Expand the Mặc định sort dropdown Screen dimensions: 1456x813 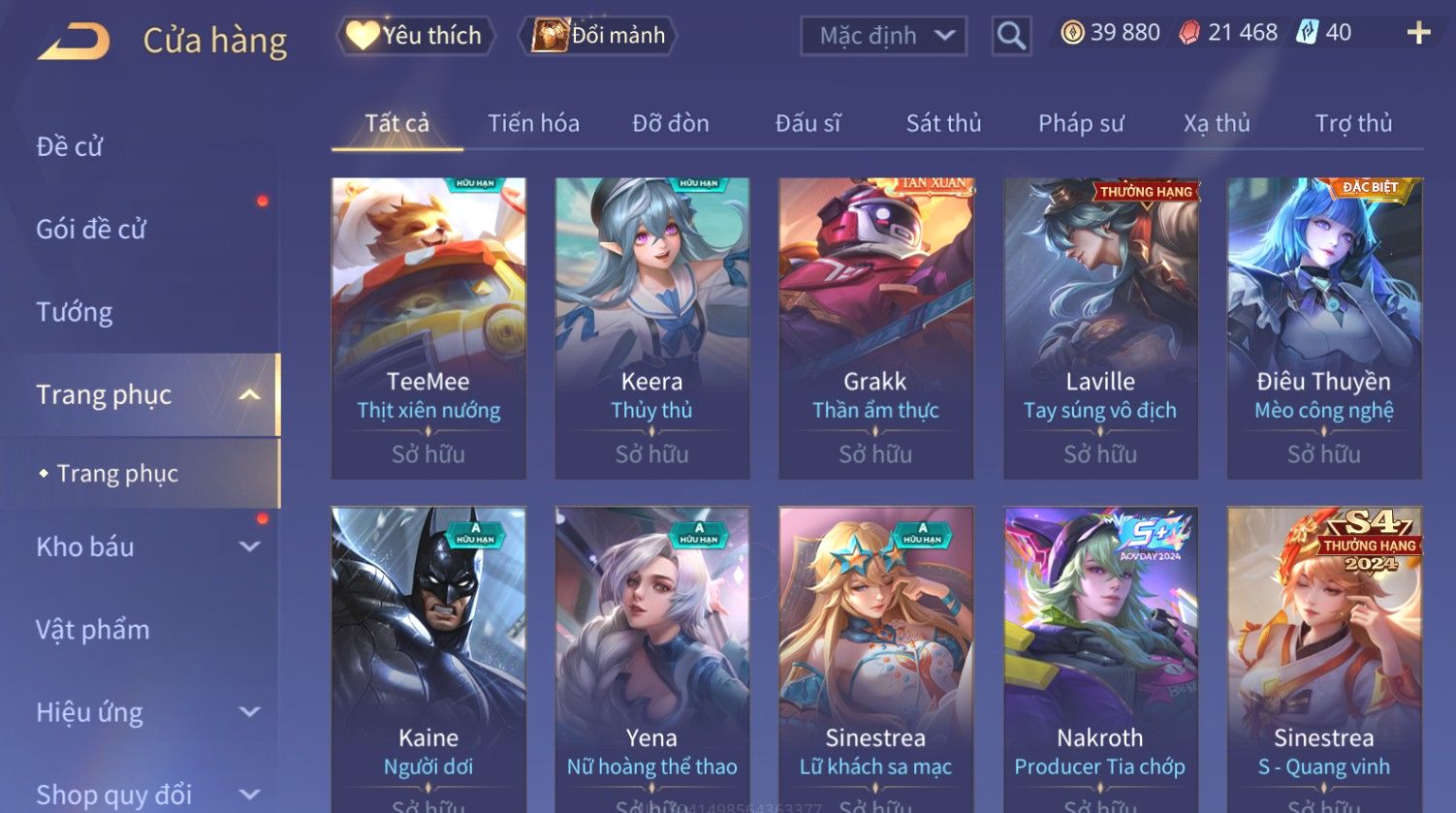click(883, 37)
